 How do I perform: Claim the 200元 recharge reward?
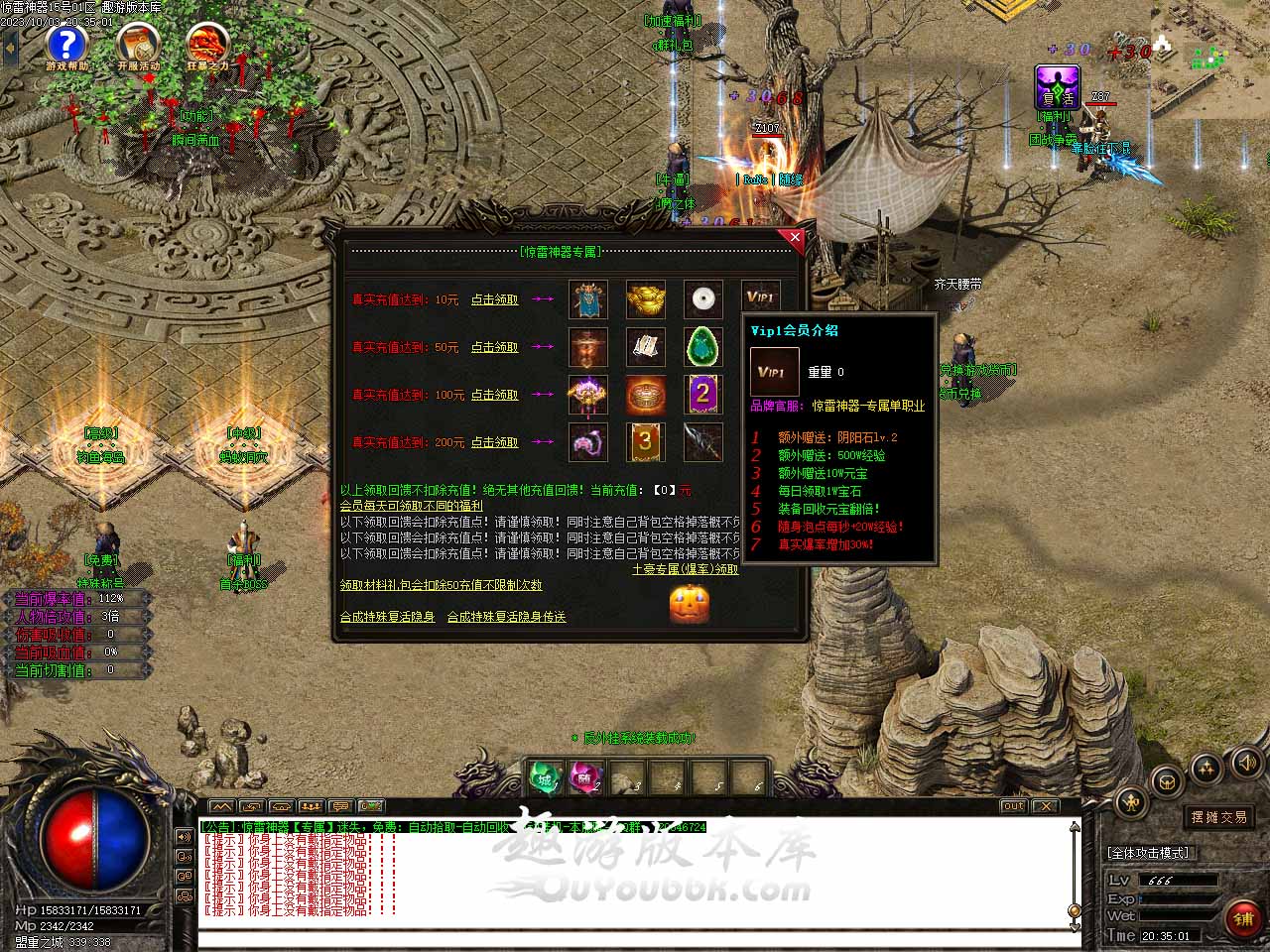pyautogui.click(x=494, y=442)
